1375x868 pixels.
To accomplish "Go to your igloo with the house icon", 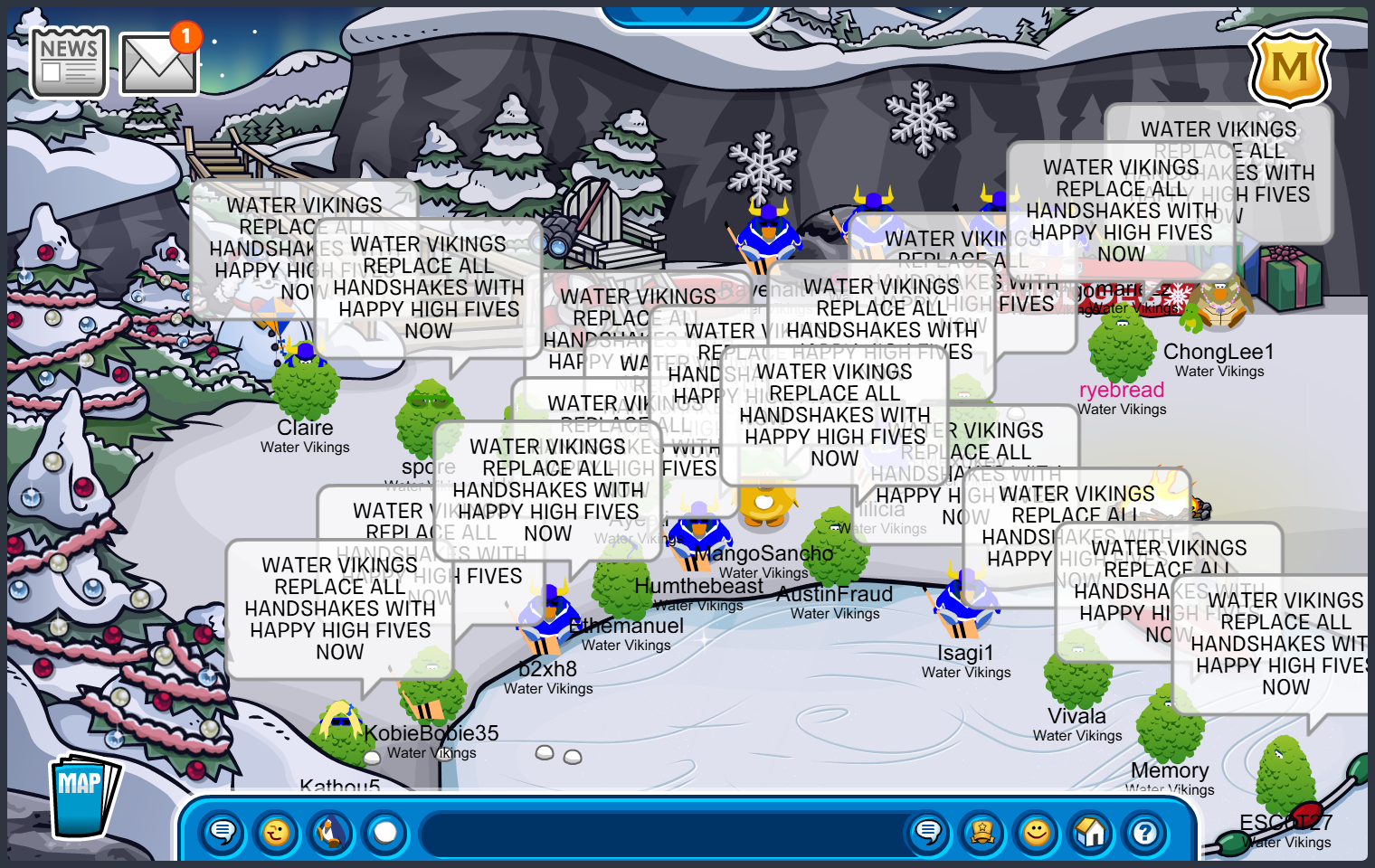I will tap(1091, 831).
